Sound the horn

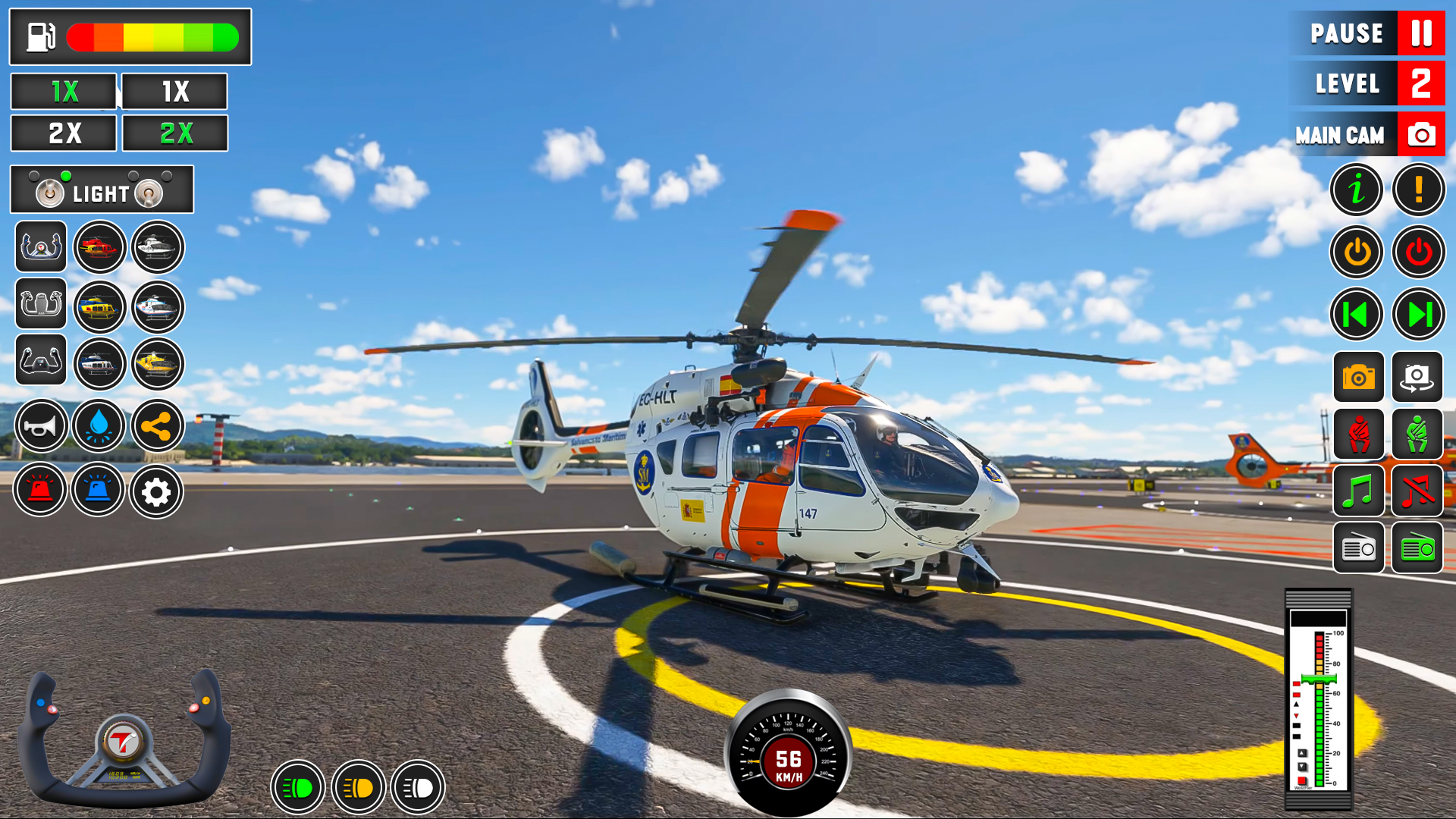pos(40,427)
